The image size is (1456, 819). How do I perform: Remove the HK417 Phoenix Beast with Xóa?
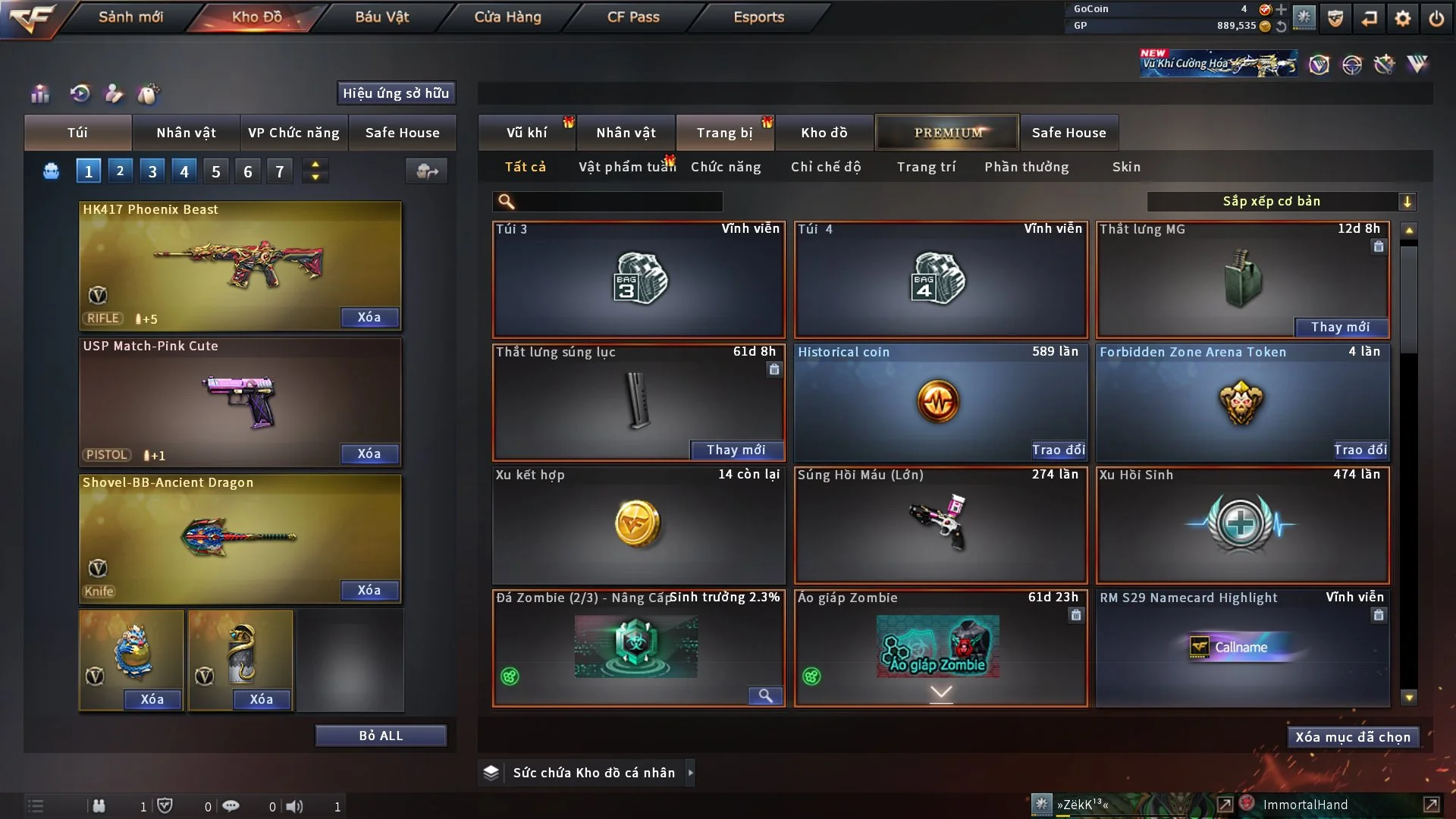point(369,317)
